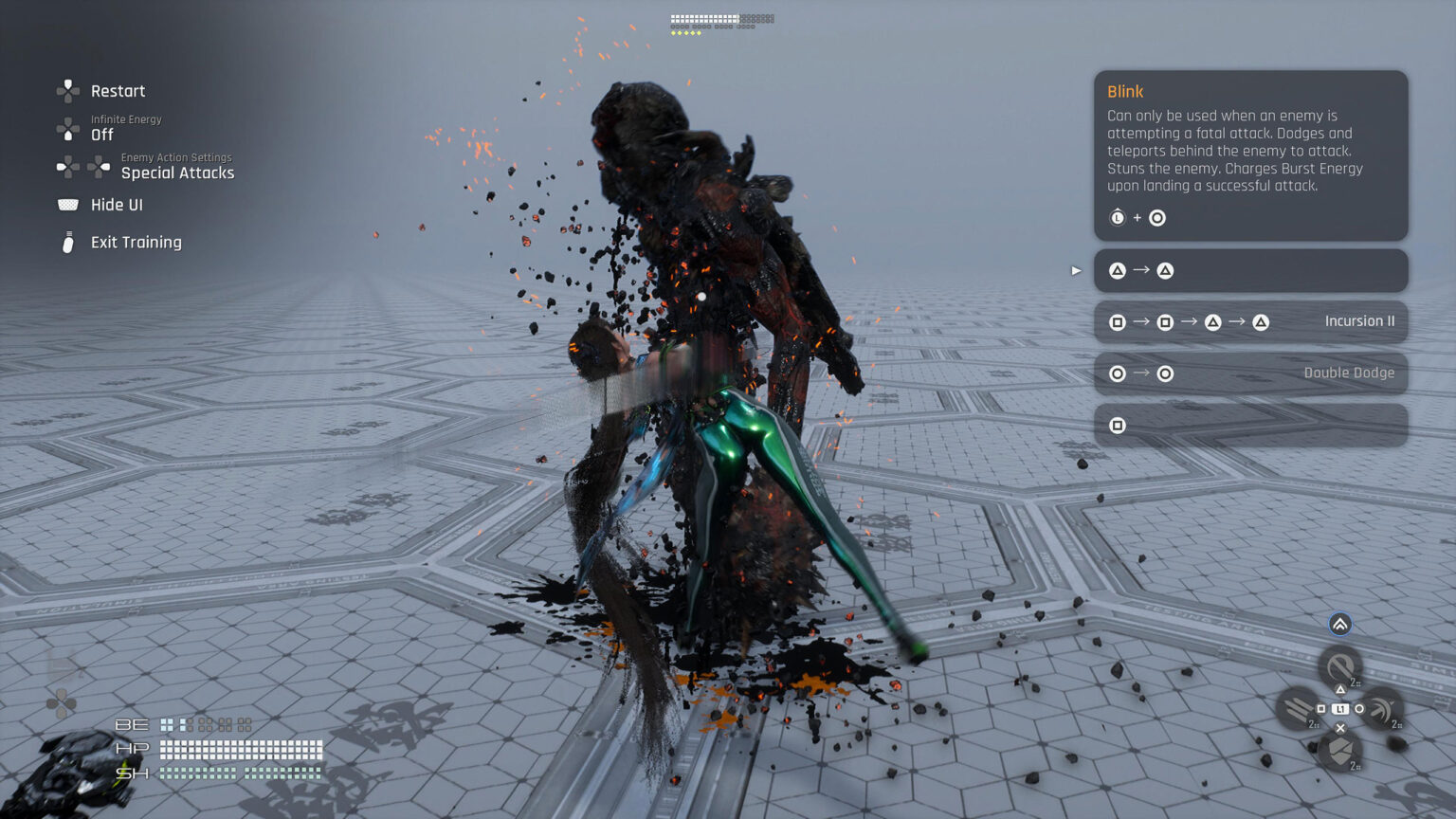The width and height of the screenshot is (1456, 819).
Task: Activate the circular slash skill icon
Action: click(1339, 666)
